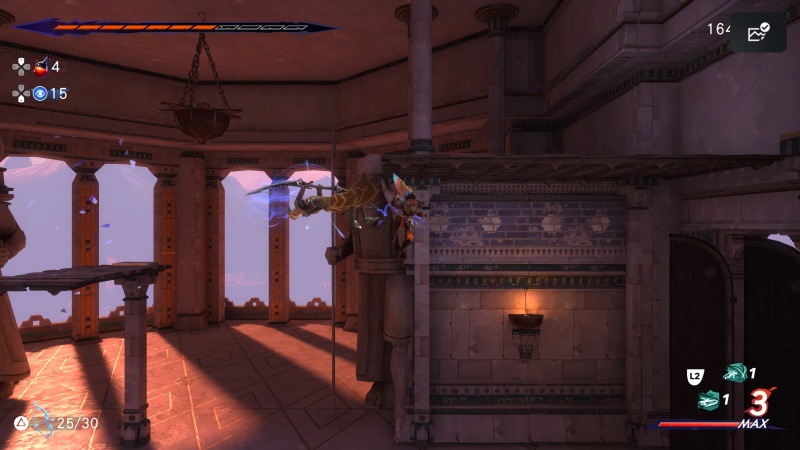Viewport: 800px width, 450px height.
Task: Open the screenshot captured notification
Action: [758, 32]
